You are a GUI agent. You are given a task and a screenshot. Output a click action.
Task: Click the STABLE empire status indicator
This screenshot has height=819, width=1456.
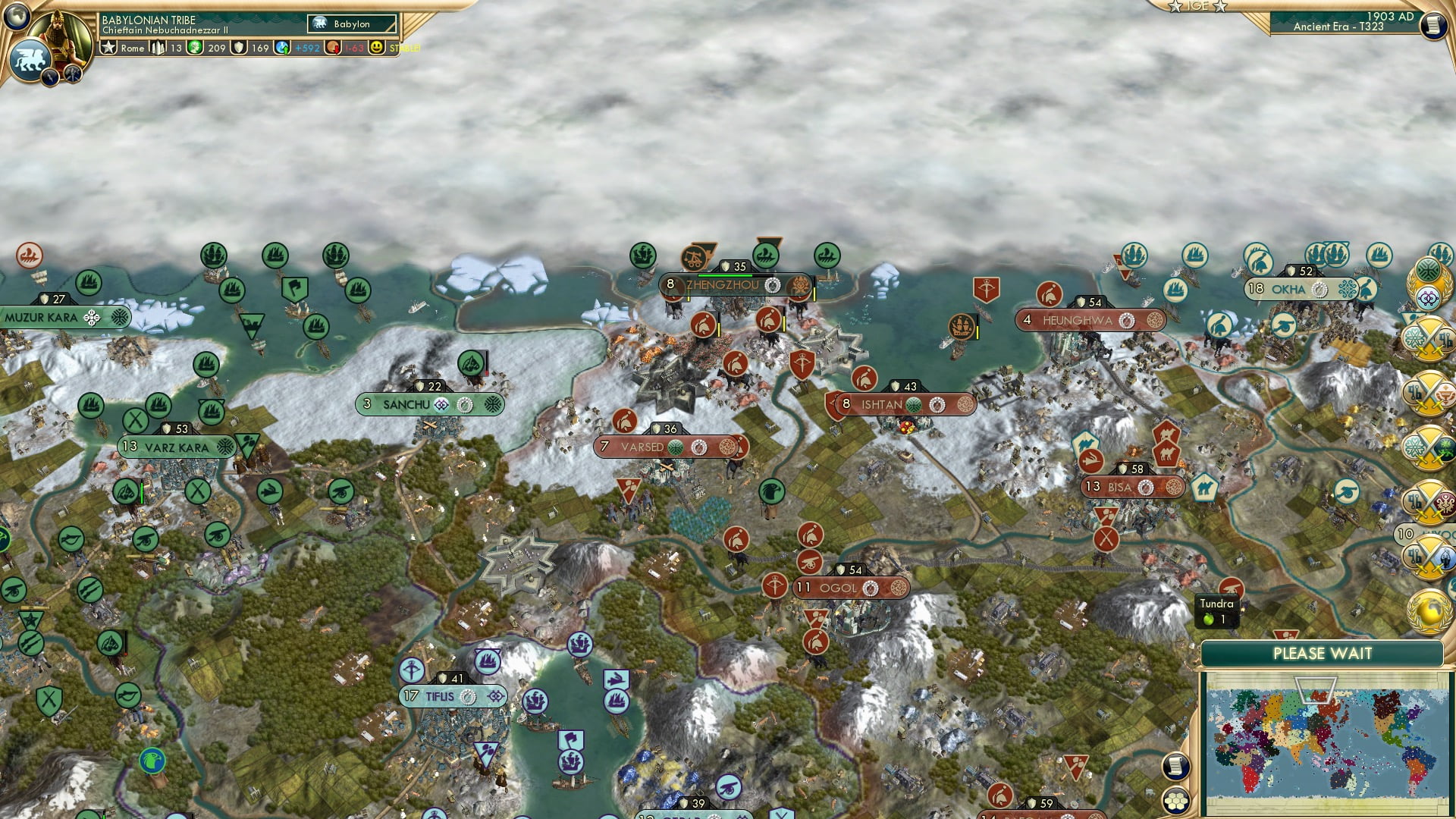click(x=403, y=47)
